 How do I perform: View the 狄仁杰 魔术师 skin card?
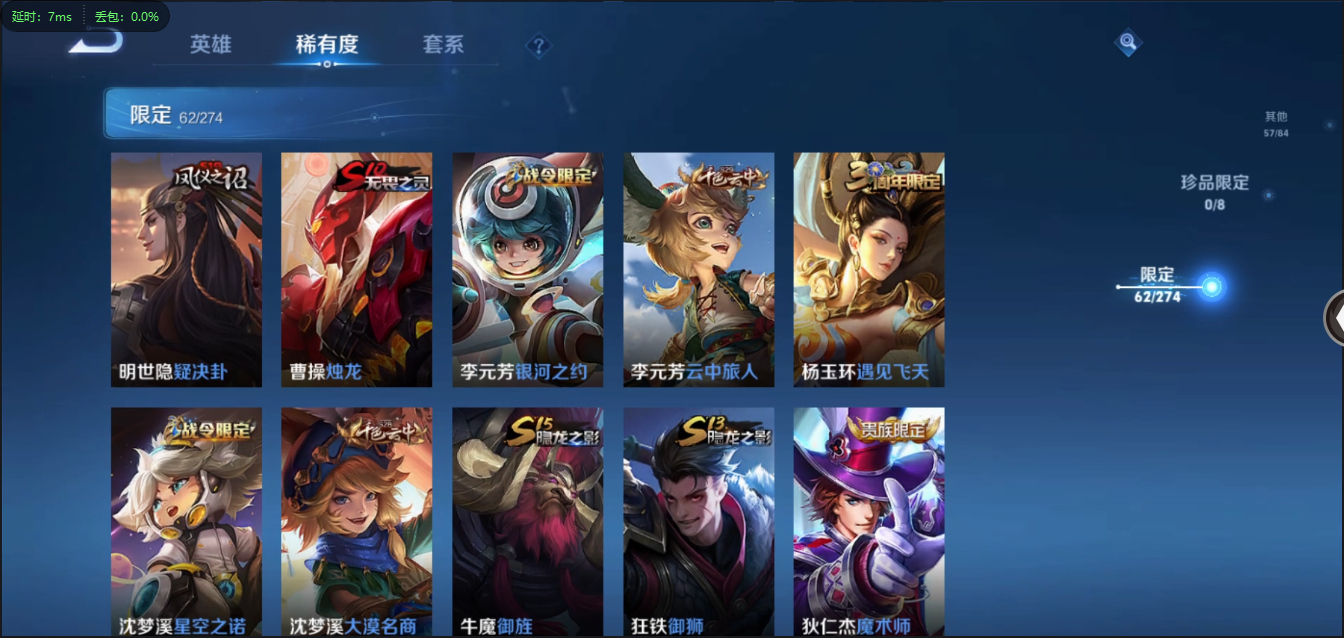tap(869, 522)
